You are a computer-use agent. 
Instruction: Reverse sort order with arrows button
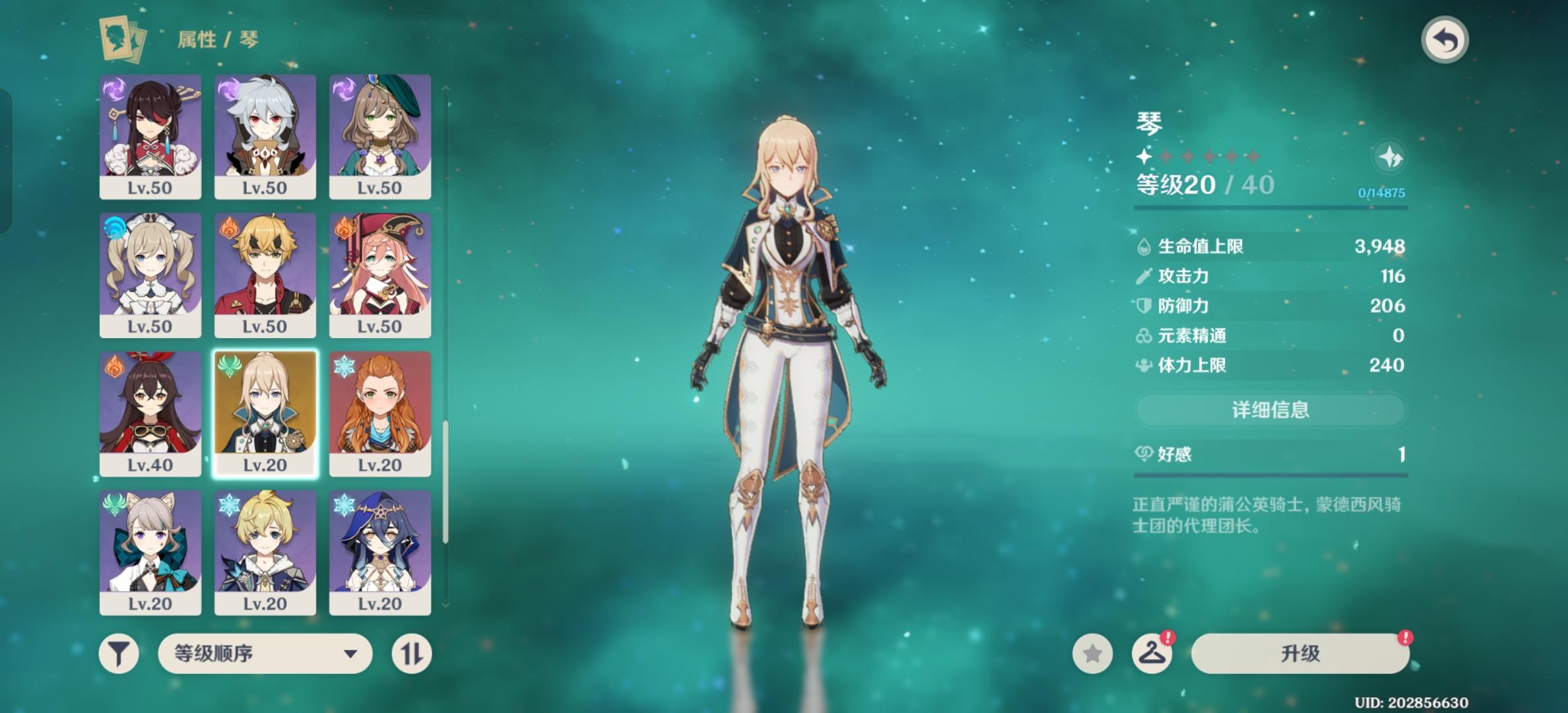412,654
